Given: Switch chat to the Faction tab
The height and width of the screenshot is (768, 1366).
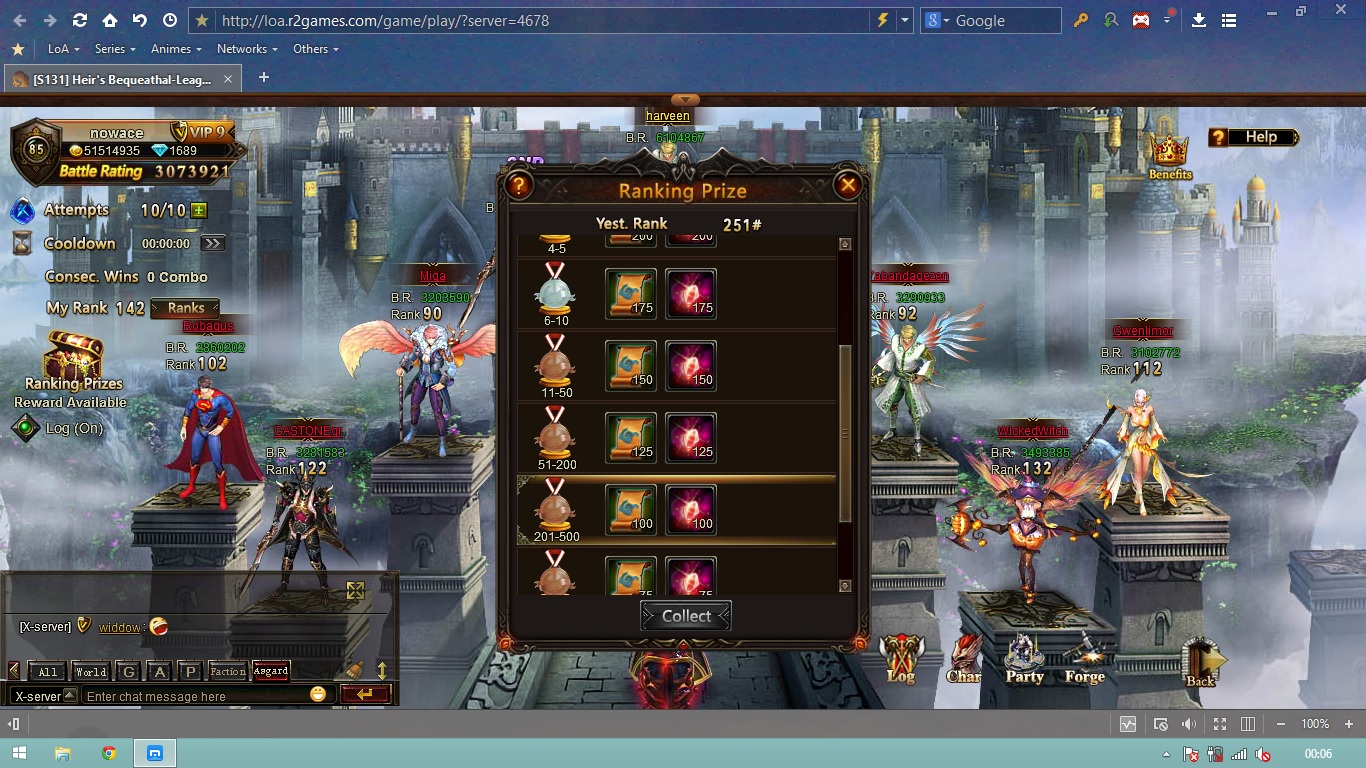Looking at the screenshot, I should [x=227, y=671].
